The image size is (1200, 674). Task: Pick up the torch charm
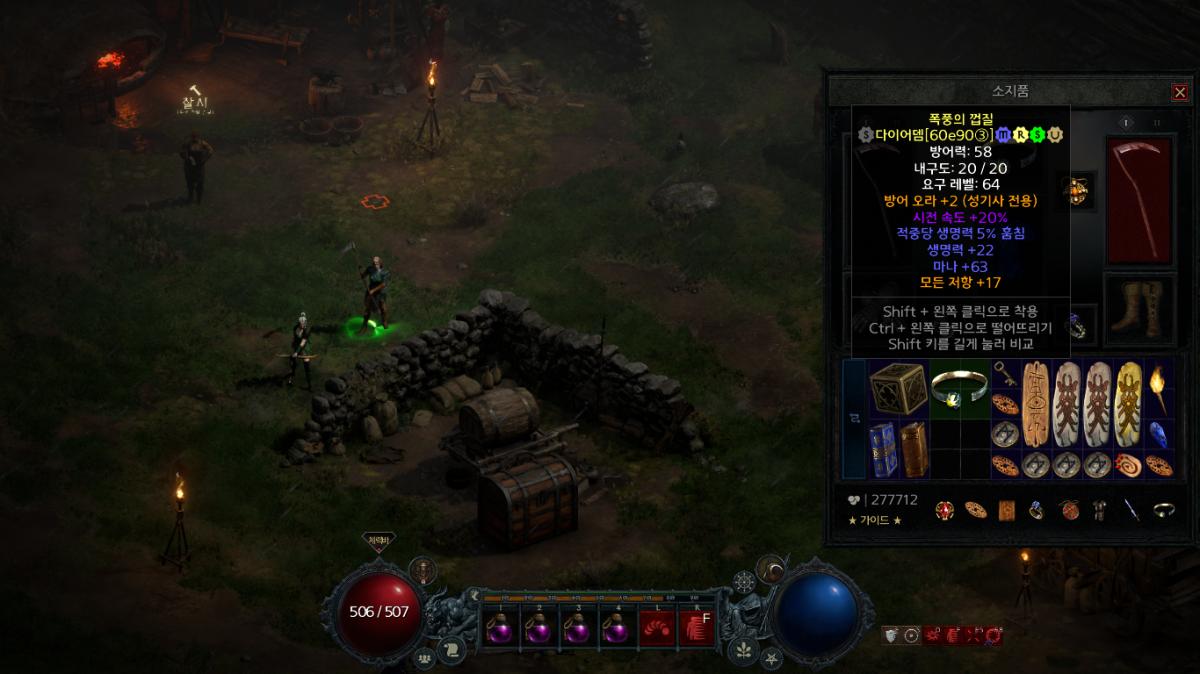tap(1158, 389)
